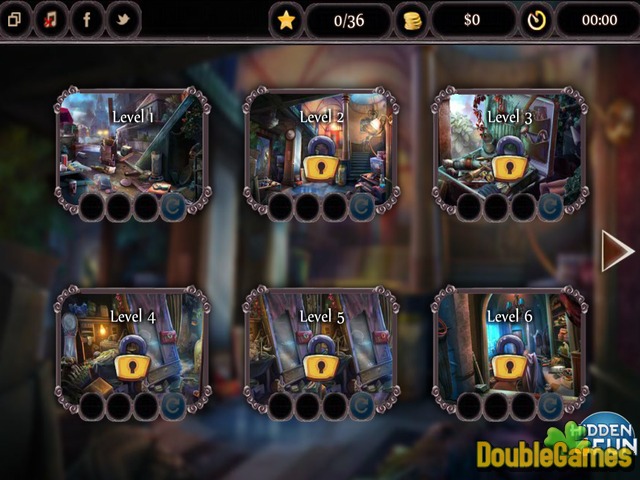Choose the locked Level 2 tile
The width and height of the screenshot is (640, 480).
[x=321, y=147]
